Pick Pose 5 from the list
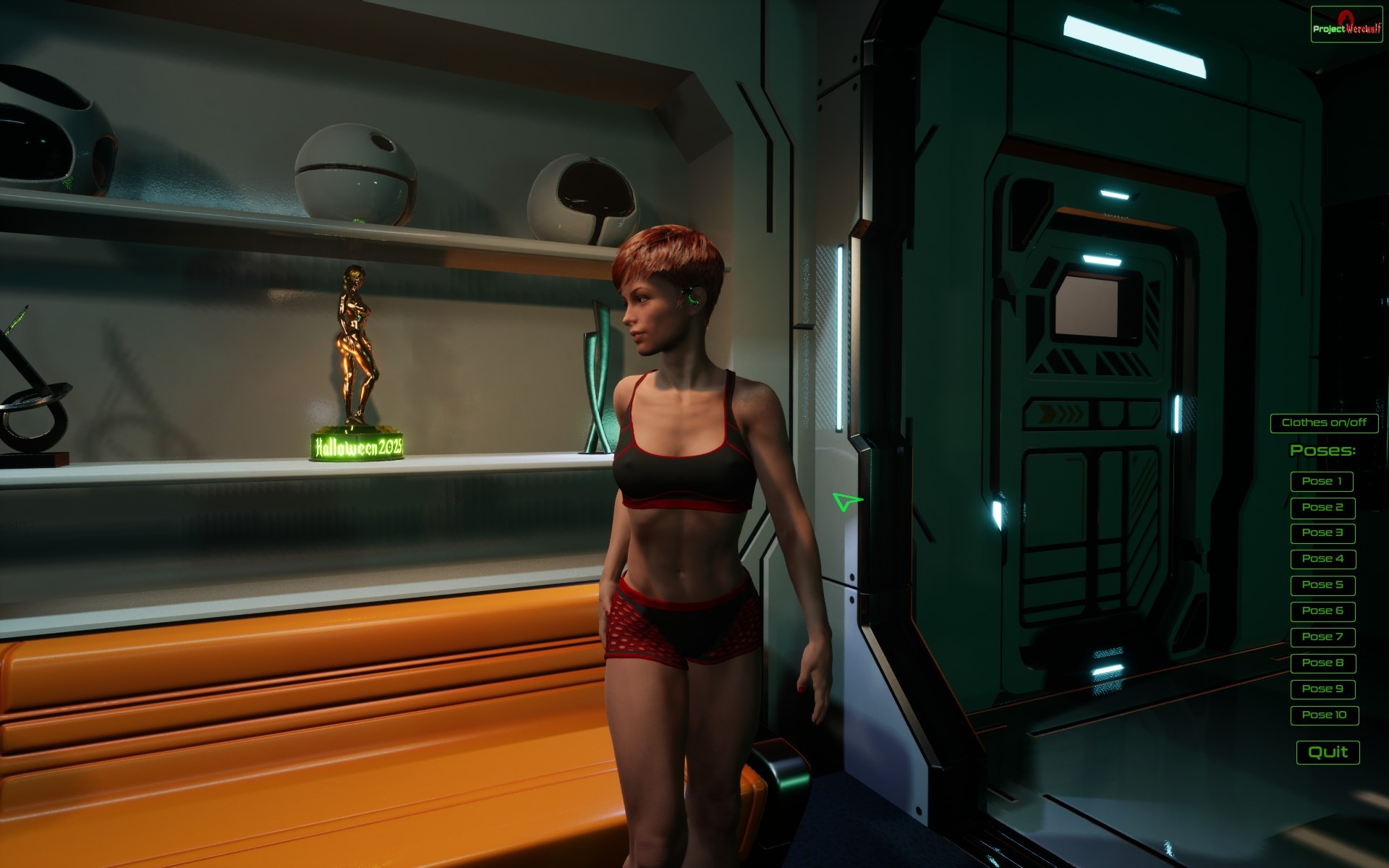This screenshot has width=1389, height=868. pyautogui.click(x=1322, y=585)
